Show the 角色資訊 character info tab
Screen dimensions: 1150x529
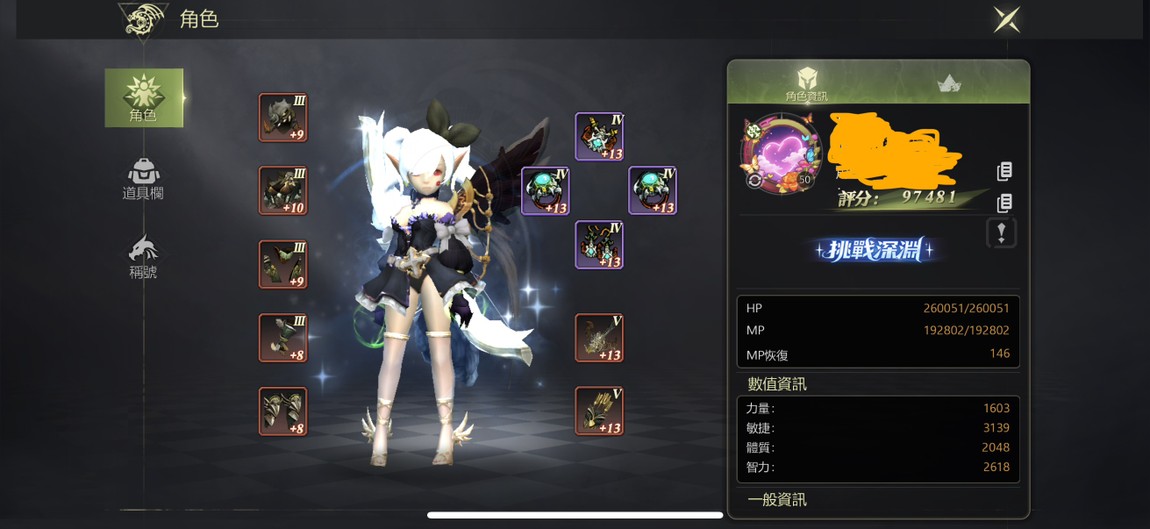click(x=806, y=83)
